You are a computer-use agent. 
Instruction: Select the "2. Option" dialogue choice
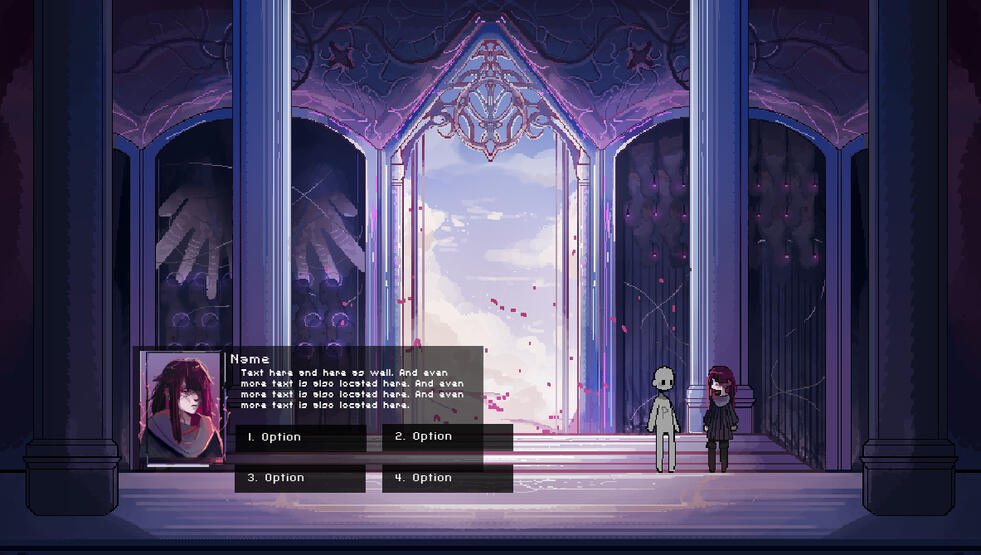447,437
